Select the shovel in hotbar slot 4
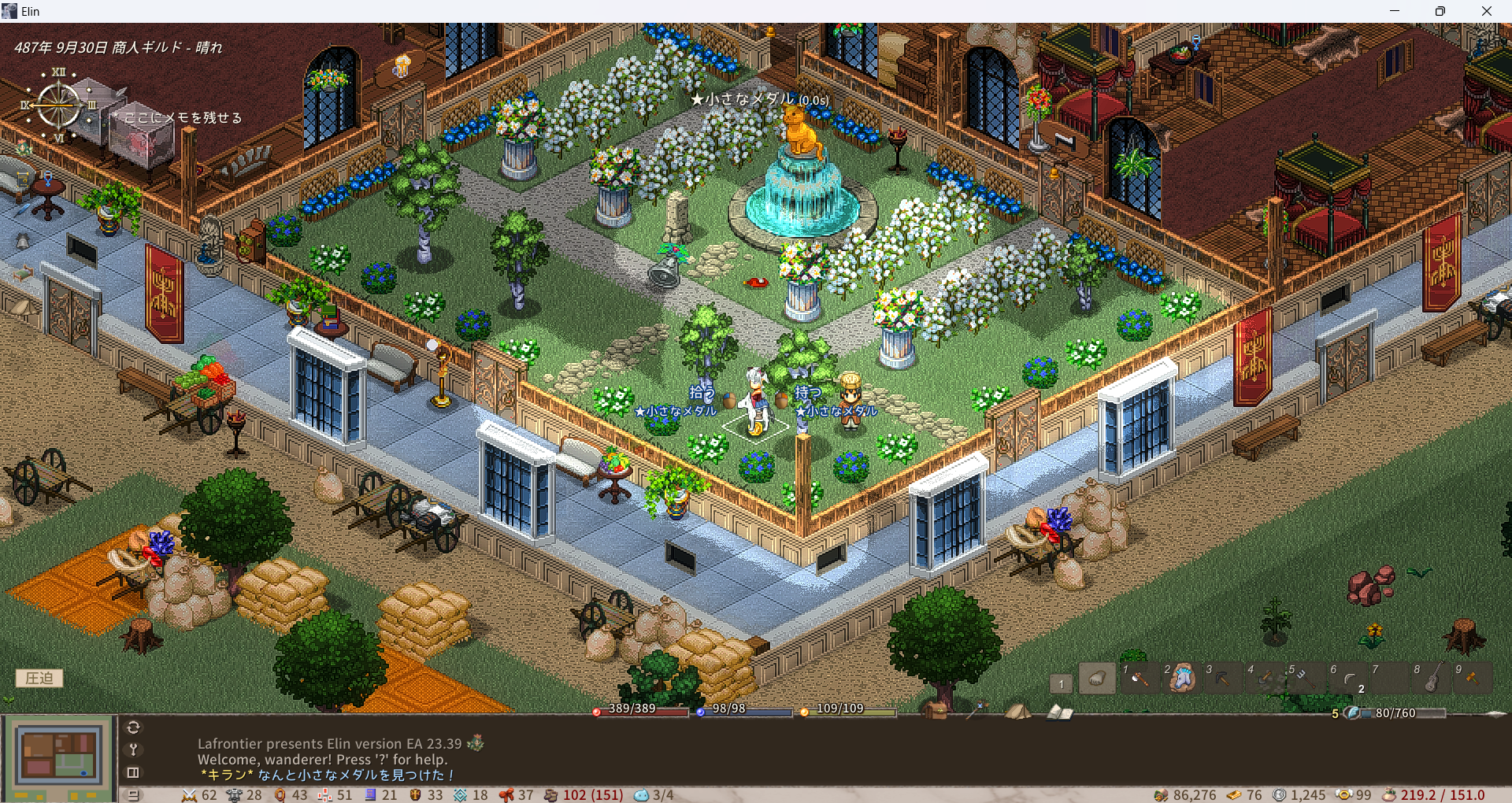The image size is (1512, 803). [1265, 678]
